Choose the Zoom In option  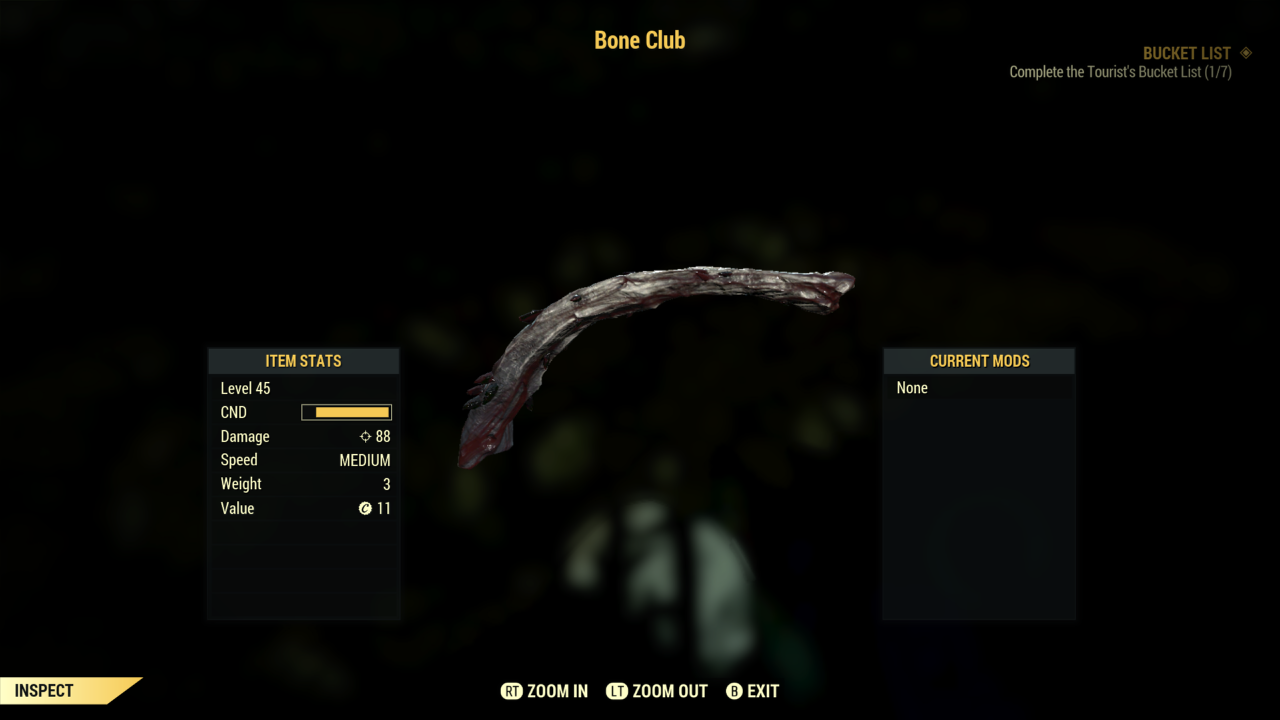545,691
